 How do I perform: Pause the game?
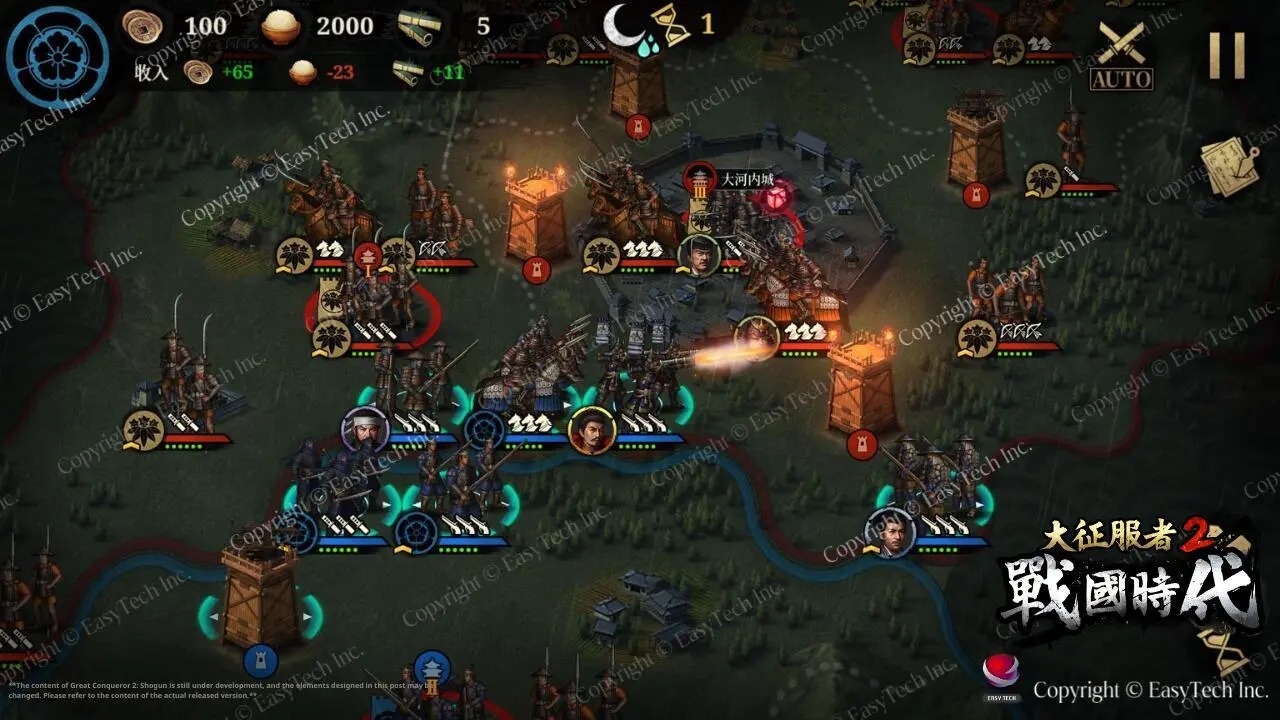1226,55
